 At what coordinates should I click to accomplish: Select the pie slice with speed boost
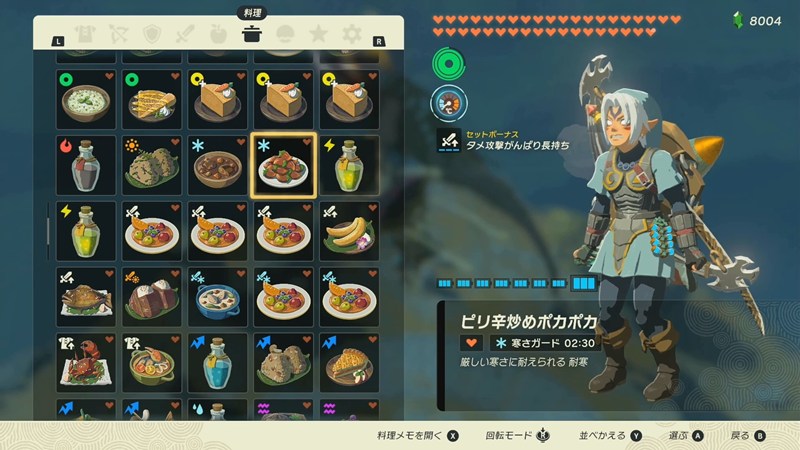[350, 363]
